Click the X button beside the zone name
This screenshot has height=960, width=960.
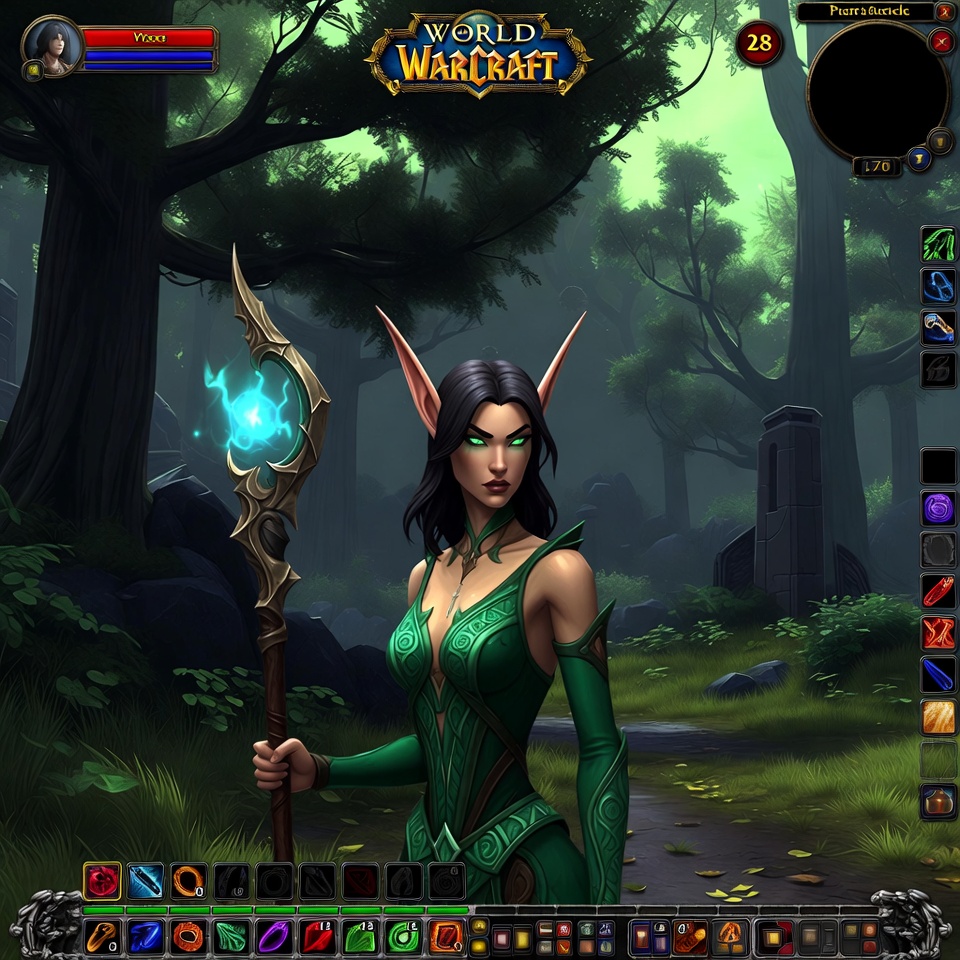pos(945,12)
